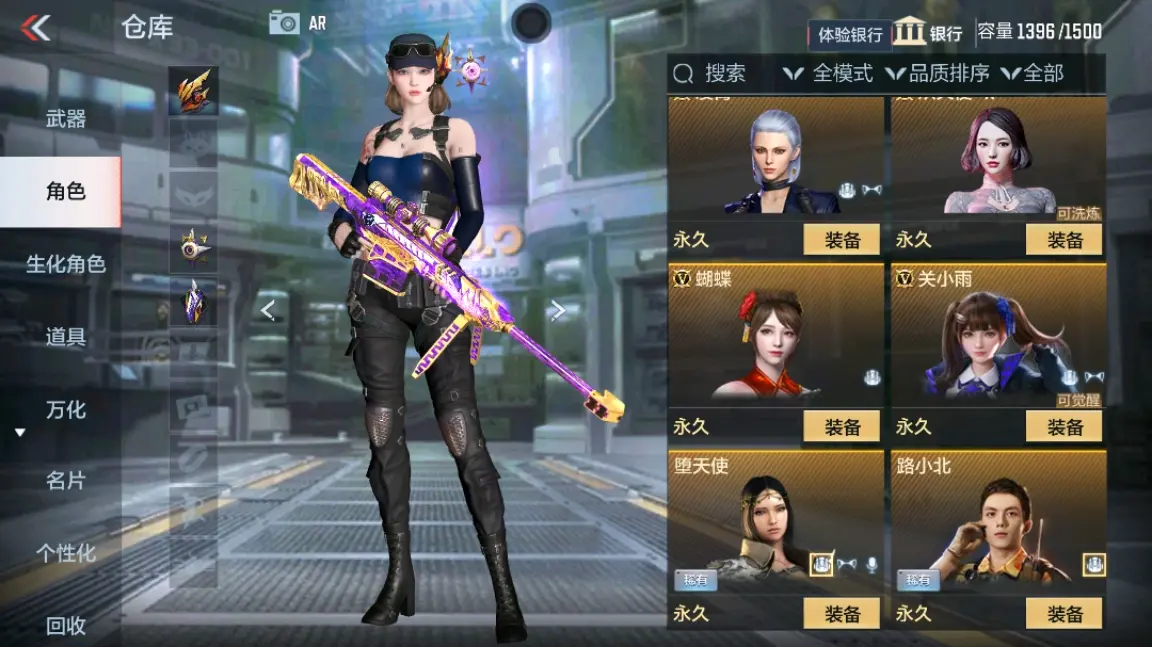Open the 全模式 dropdown filter

[x=829, y=73]
